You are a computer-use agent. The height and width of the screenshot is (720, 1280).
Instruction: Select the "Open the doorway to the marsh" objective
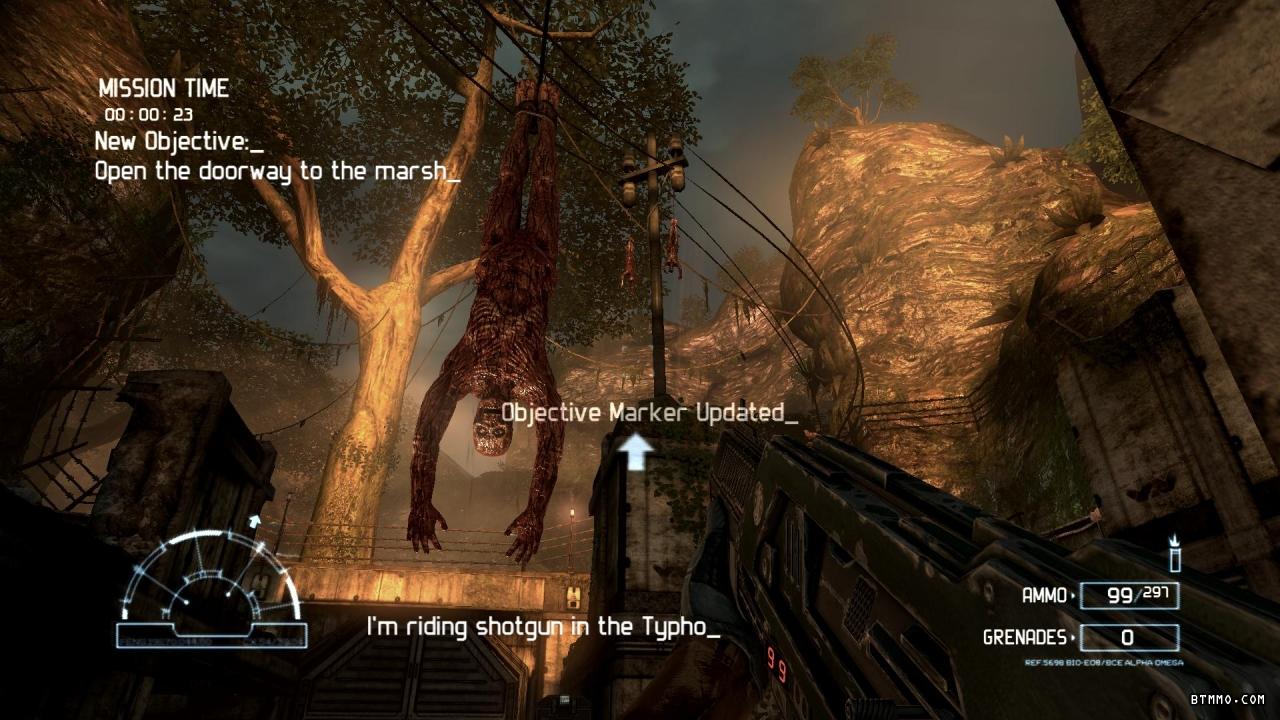[x=277, y=171]
